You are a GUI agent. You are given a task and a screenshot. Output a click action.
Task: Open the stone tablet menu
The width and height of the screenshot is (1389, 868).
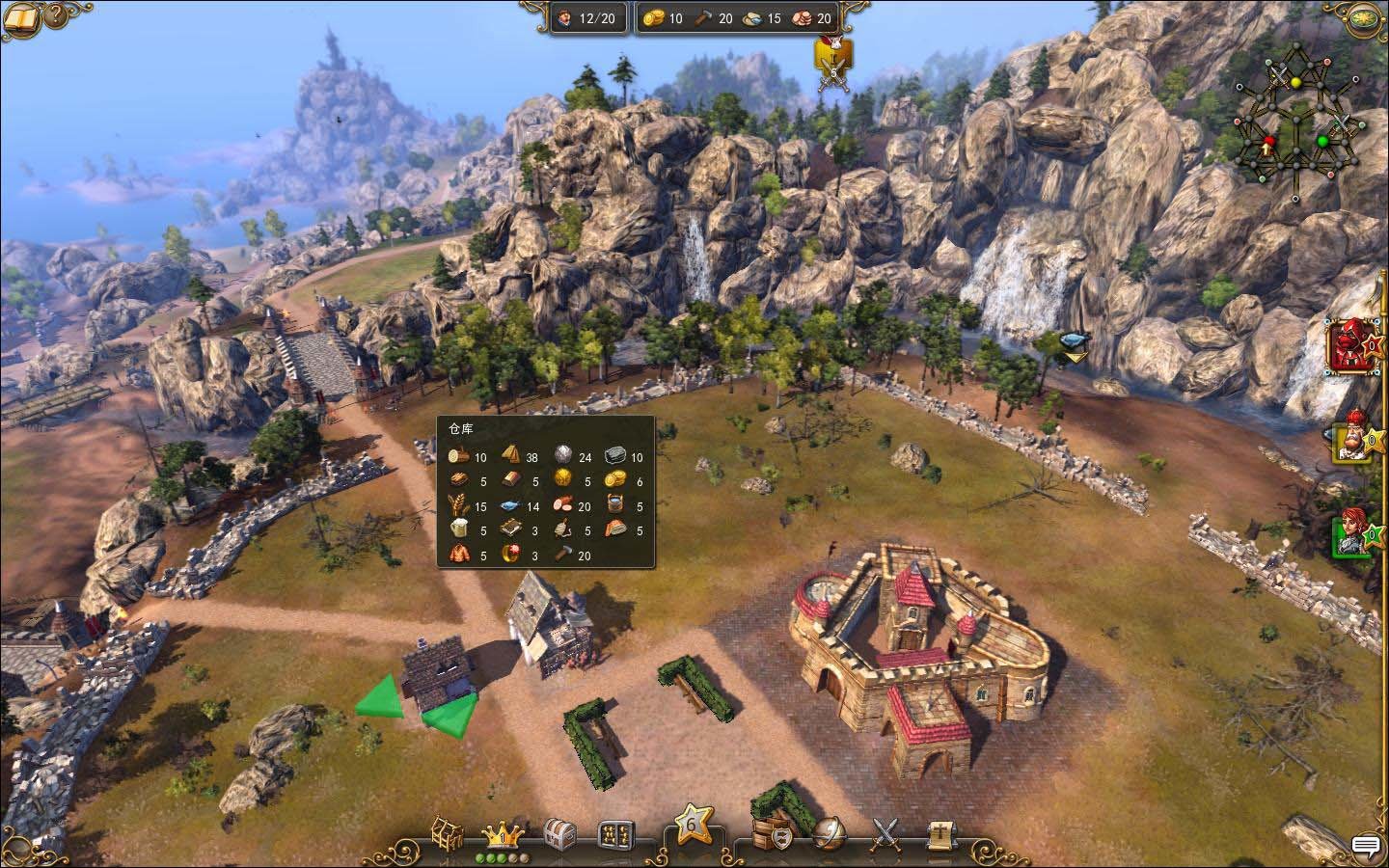point(615,832)
